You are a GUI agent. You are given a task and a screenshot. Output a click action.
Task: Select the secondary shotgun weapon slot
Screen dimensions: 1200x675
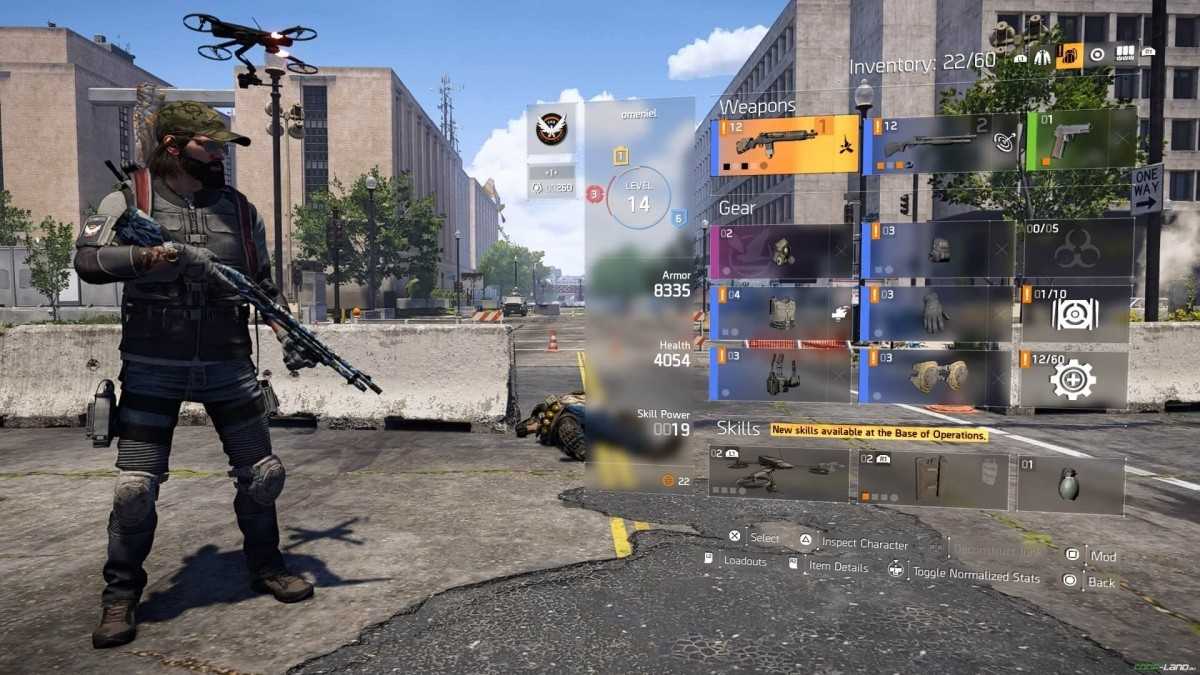click(x=941, y=145)
